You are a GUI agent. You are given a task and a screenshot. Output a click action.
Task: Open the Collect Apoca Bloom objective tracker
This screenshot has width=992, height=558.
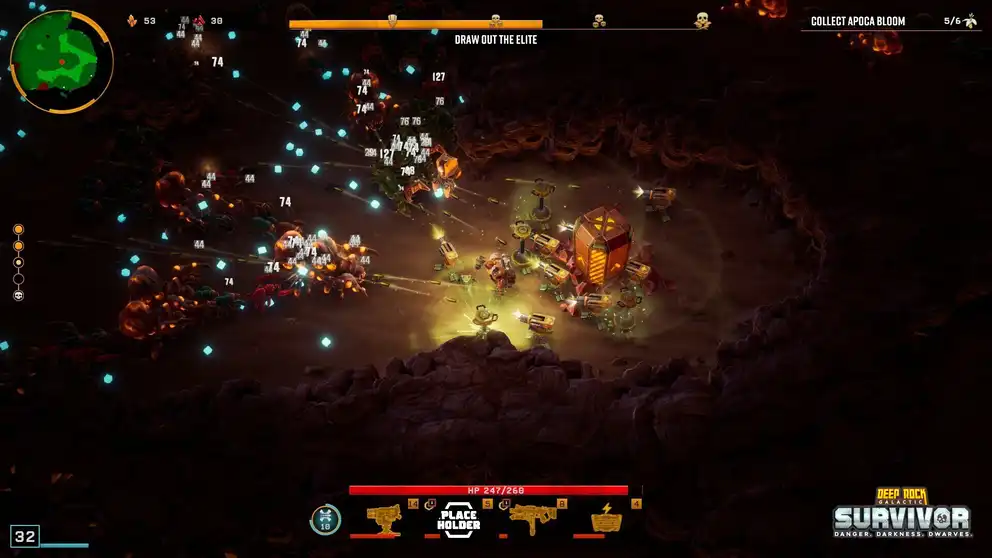click(x=890, y=20)
